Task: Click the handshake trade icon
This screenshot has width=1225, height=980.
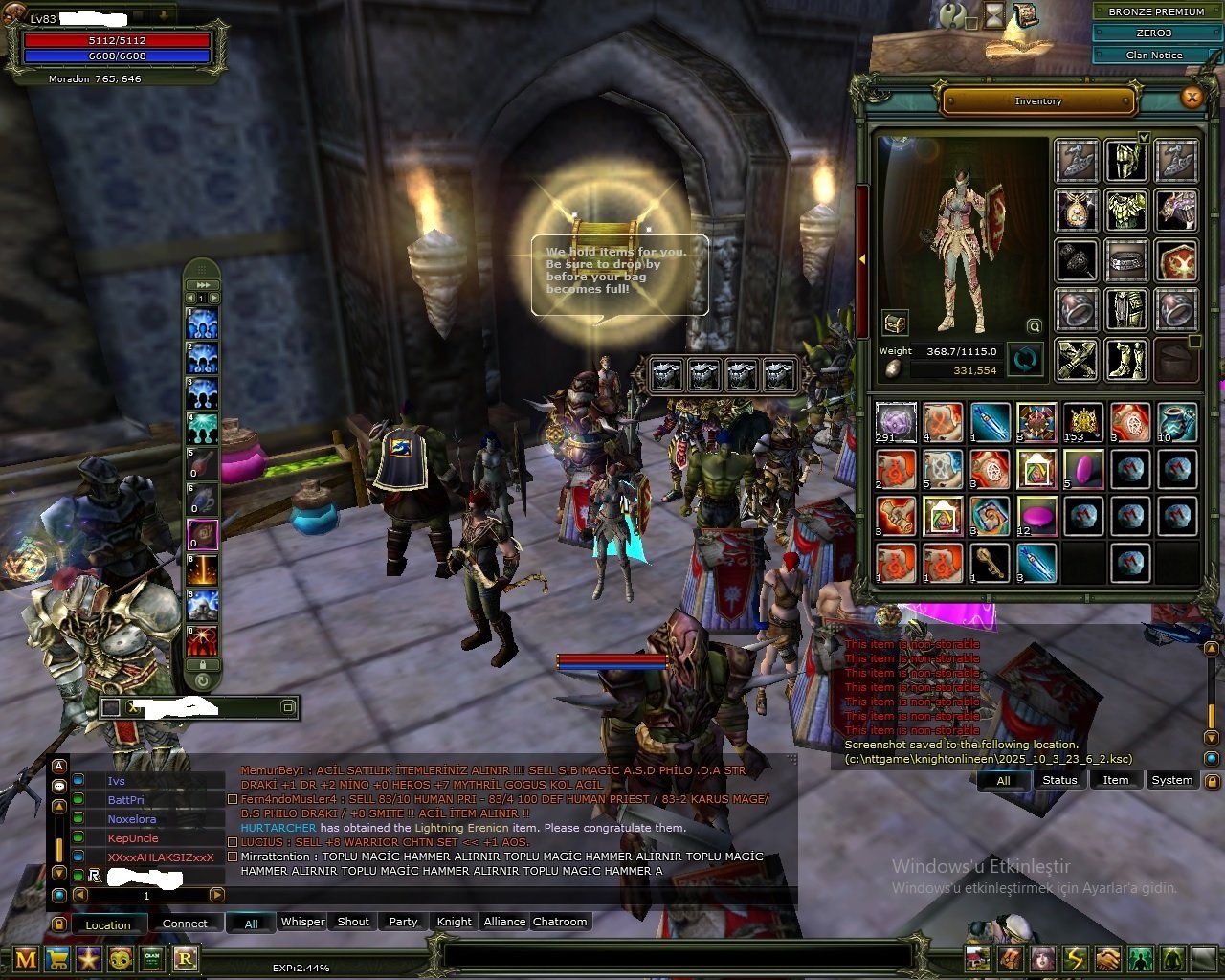Action: (1107, 958)
